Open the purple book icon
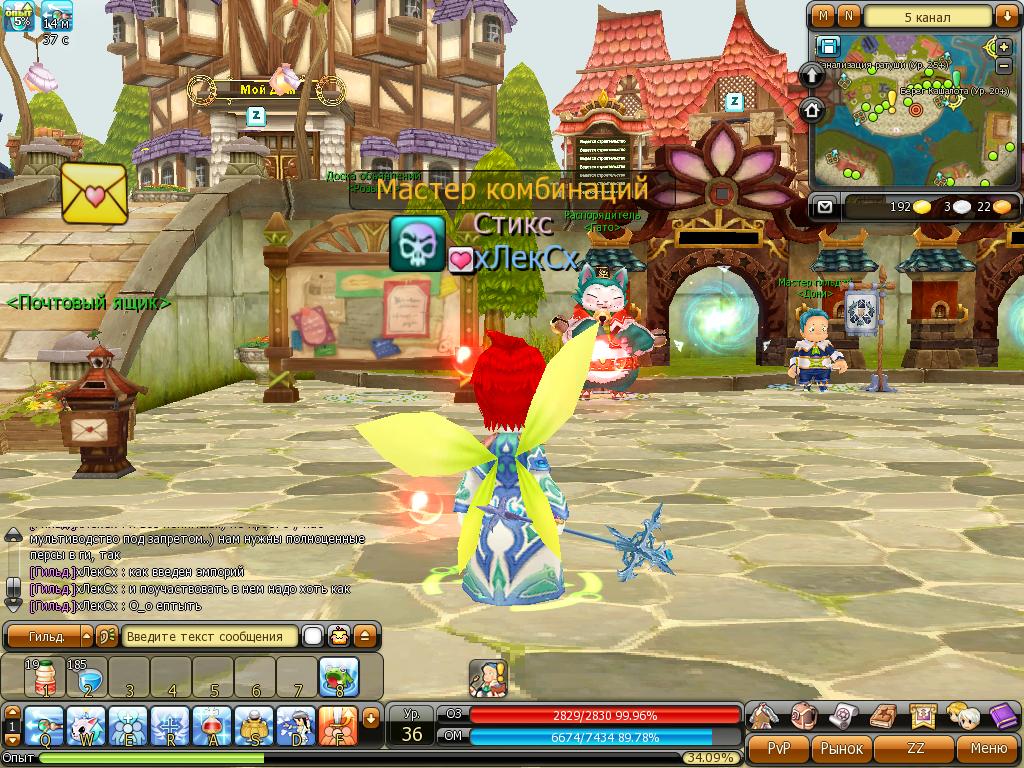This screenshot has height=768, width=1024. [1003, 716]
